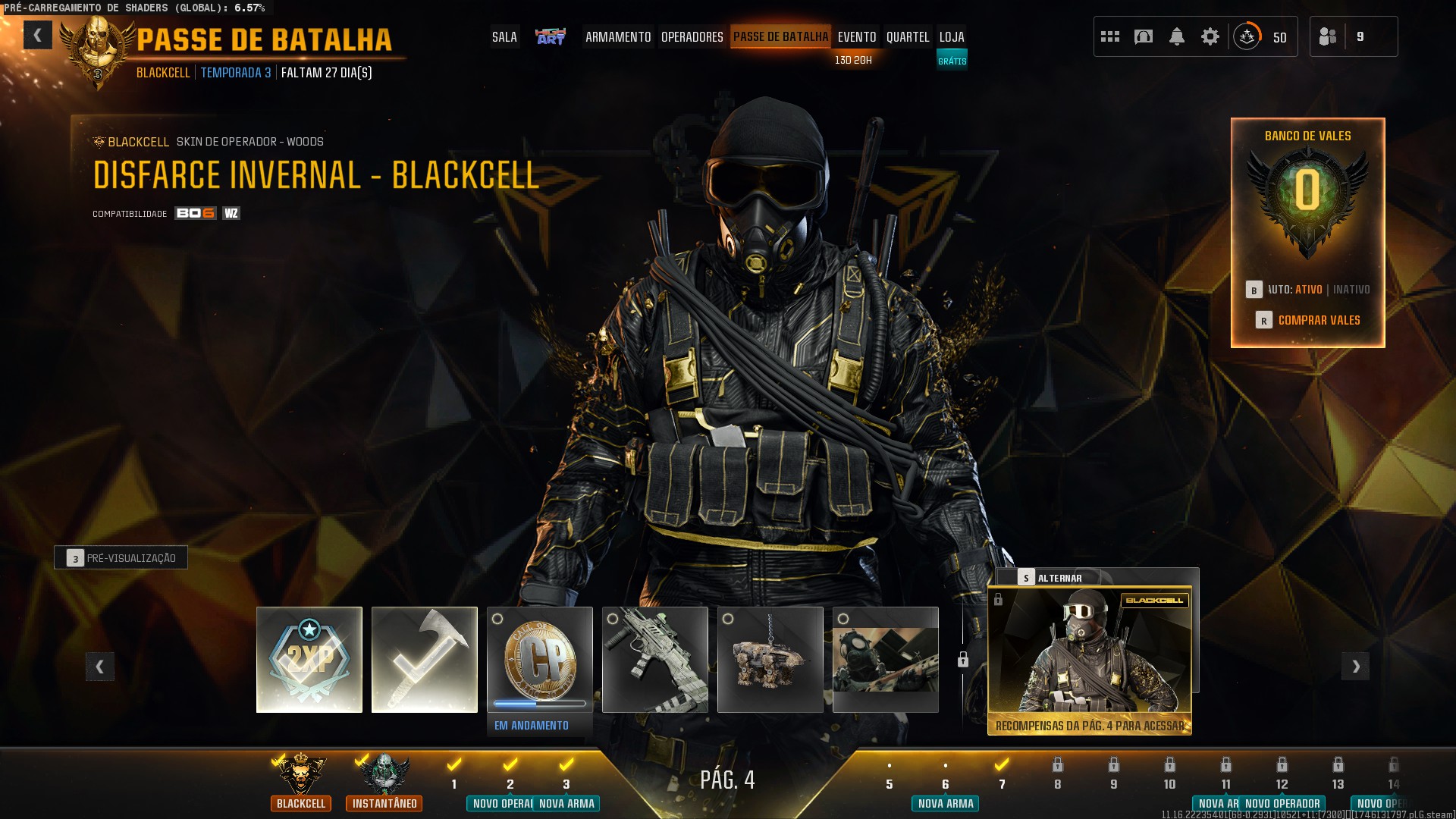
Task: Go back with the top-left arrow
Action: pyautogui.click(x=37, y=35)
